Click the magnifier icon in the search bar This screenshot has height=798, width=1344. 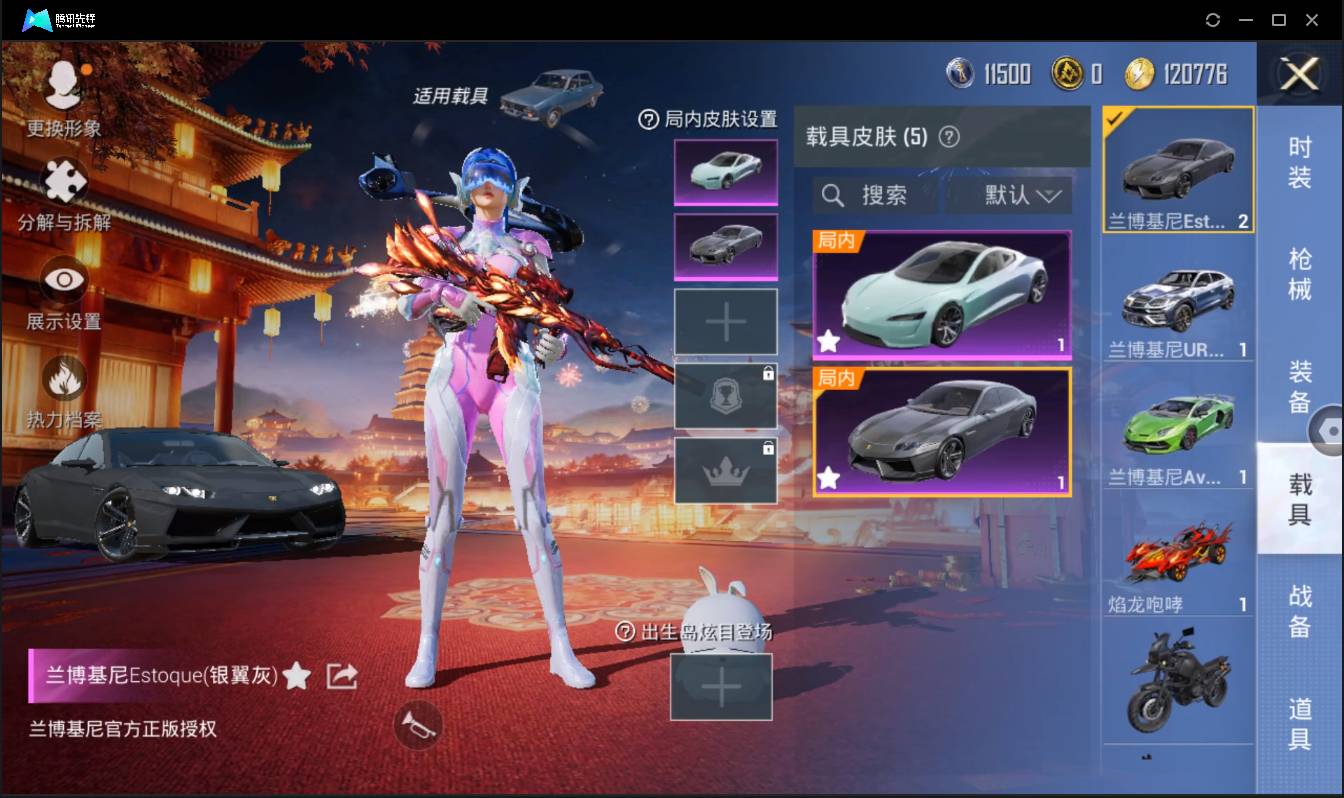tap(833, 195)
